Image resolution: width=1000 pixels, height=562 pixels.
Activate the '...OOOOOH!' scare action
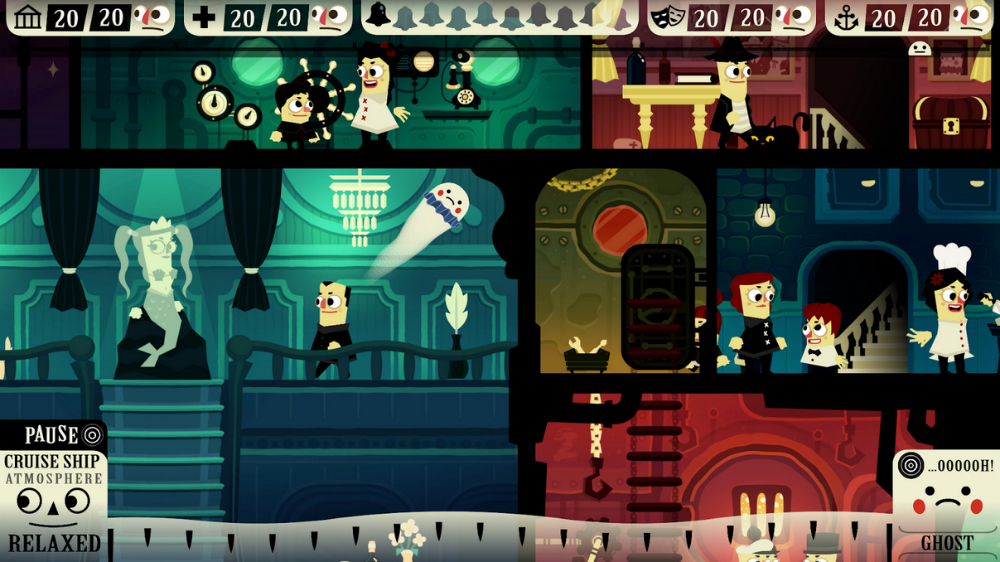(945, 465)
